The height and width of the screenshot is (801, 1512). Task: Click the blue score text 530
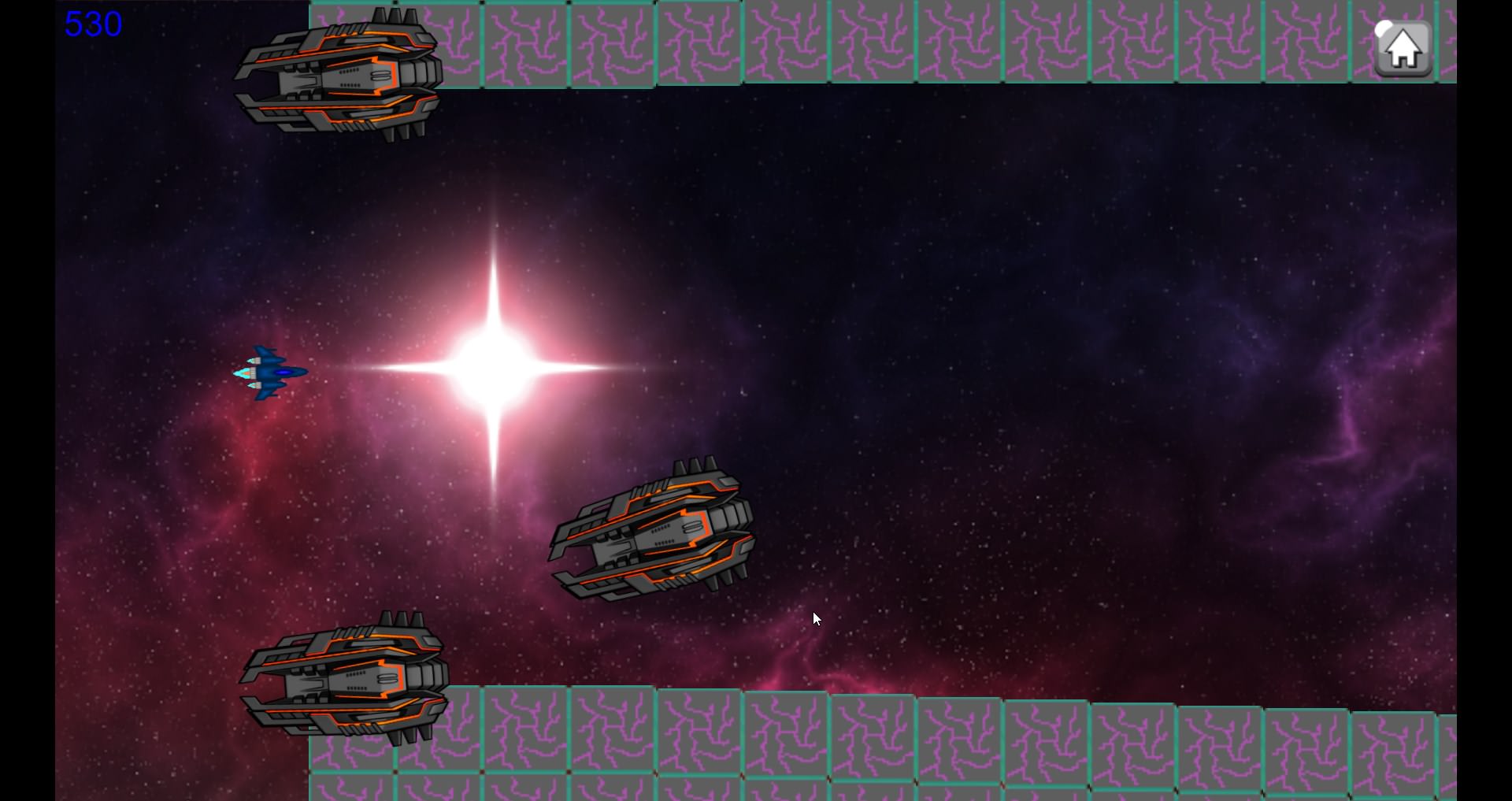coord(92,24)
